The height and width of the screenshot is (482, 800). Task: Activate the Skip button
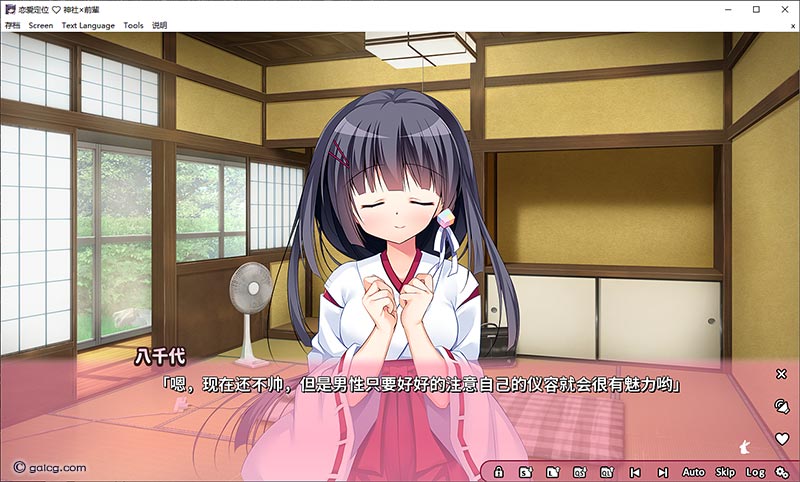pyautogui.click(x=725, y=471)
